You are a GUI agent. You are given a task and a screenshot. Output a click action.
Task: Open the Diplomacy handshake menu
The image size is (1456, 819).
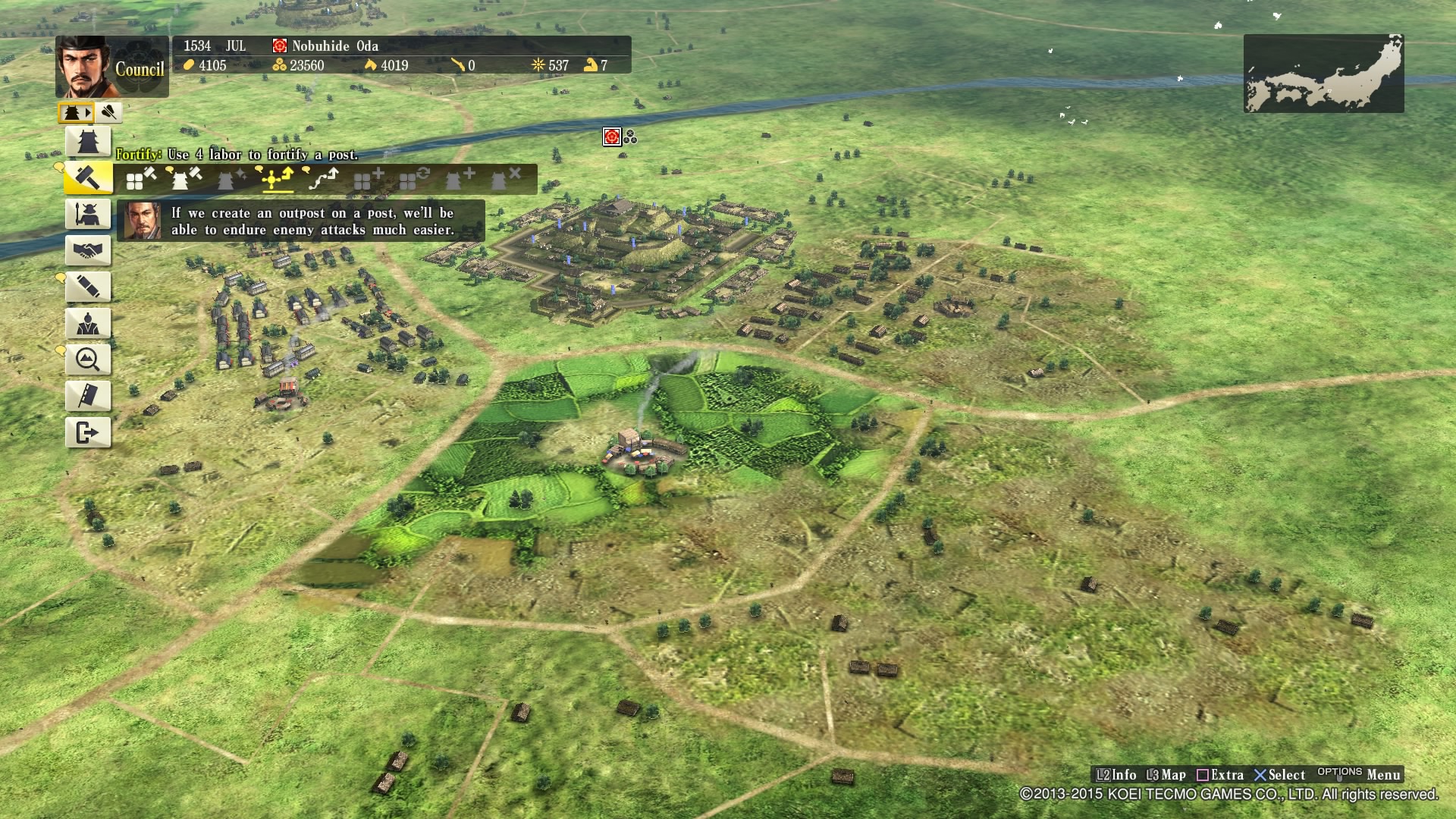coord(88,250)
